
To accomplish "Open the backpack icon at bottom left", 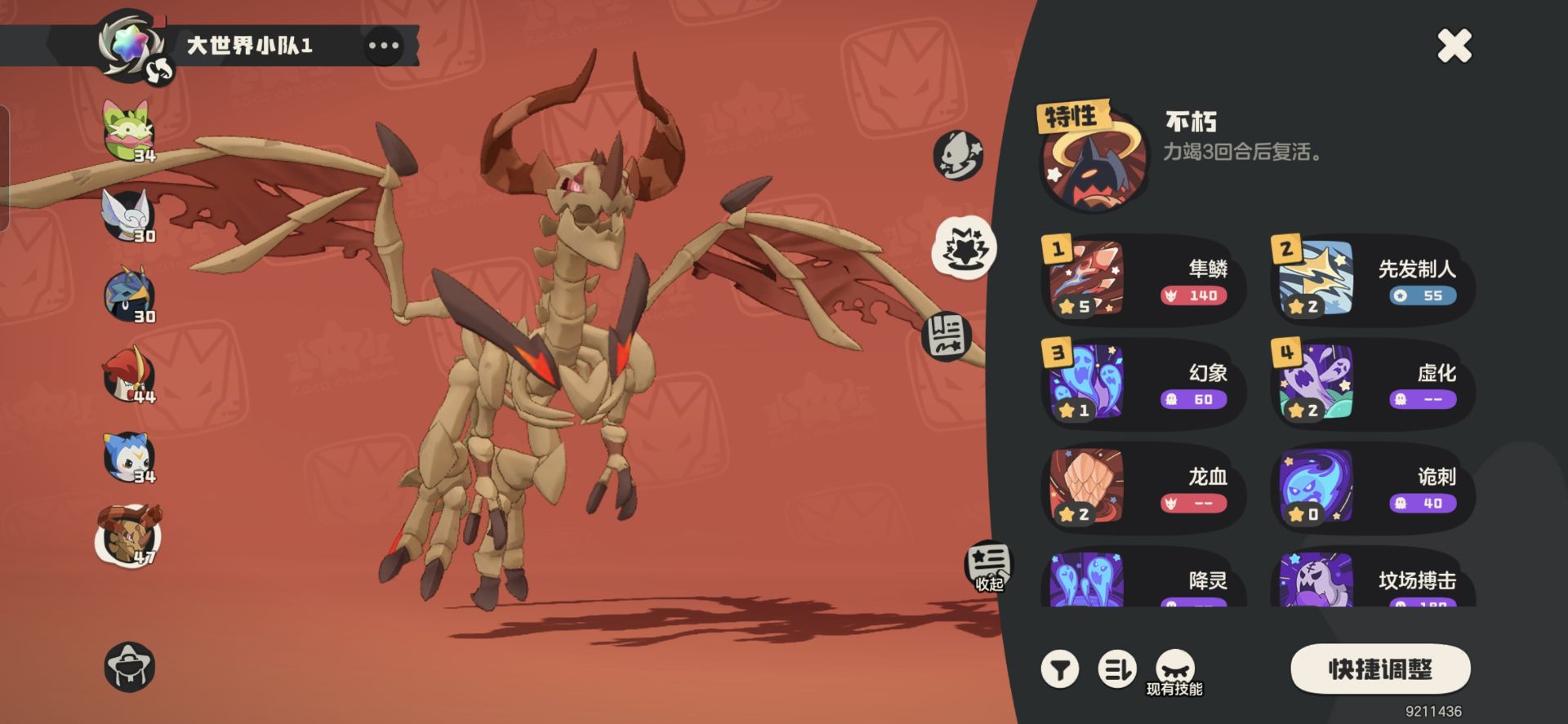I will point(130,666).
